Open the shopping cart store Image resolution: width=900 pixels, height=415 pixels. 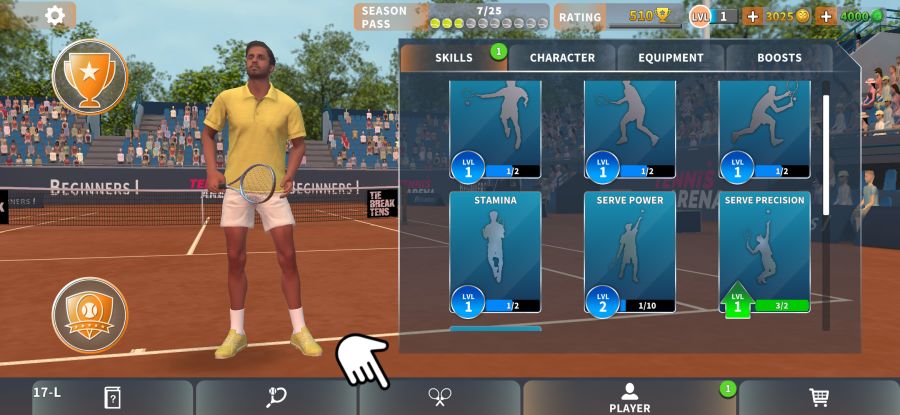pos(819,397)
